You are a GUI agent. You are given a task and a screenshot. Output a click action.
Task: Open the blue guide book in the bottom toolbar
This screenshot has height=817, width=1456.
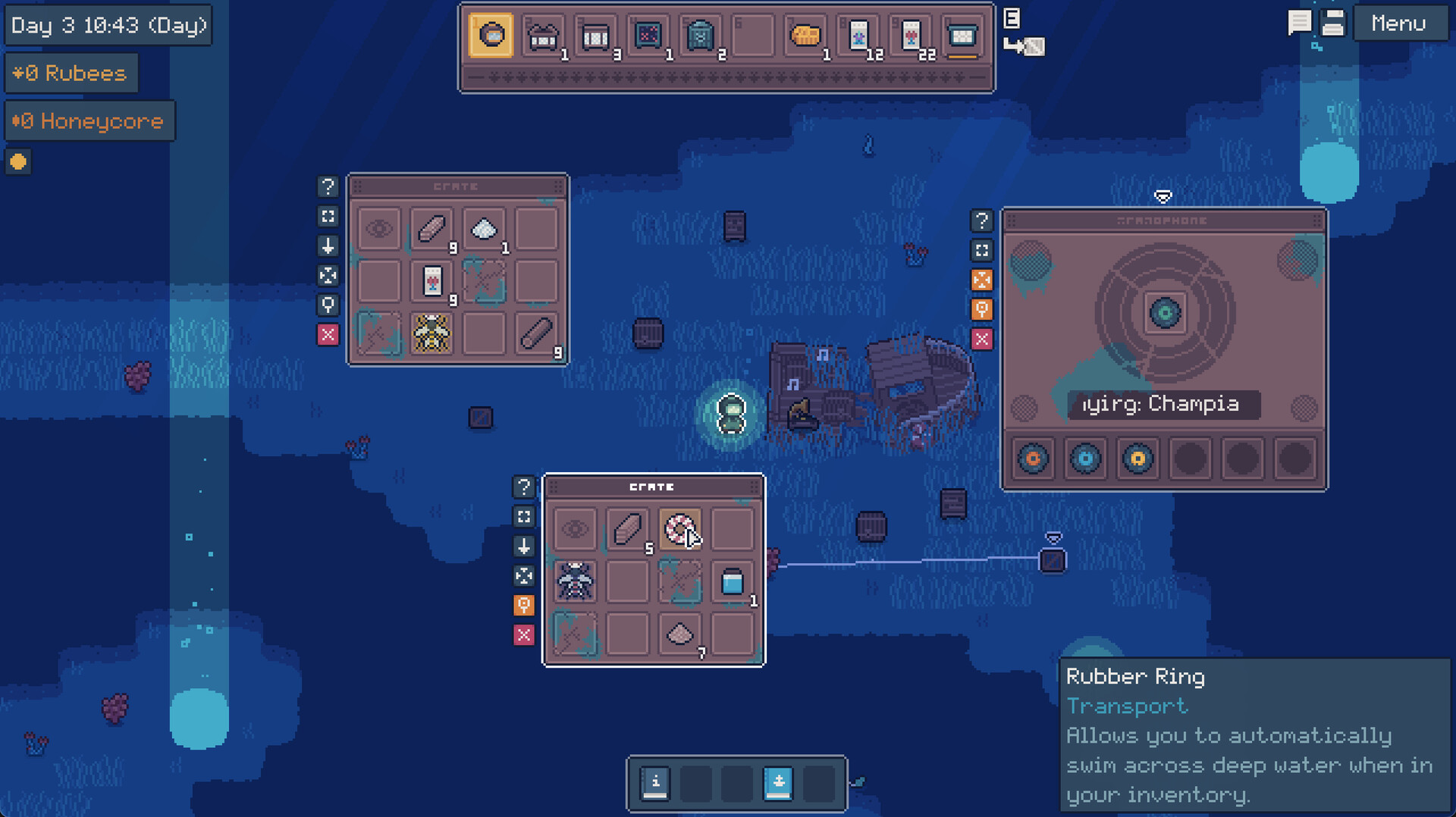click(780, 782)
